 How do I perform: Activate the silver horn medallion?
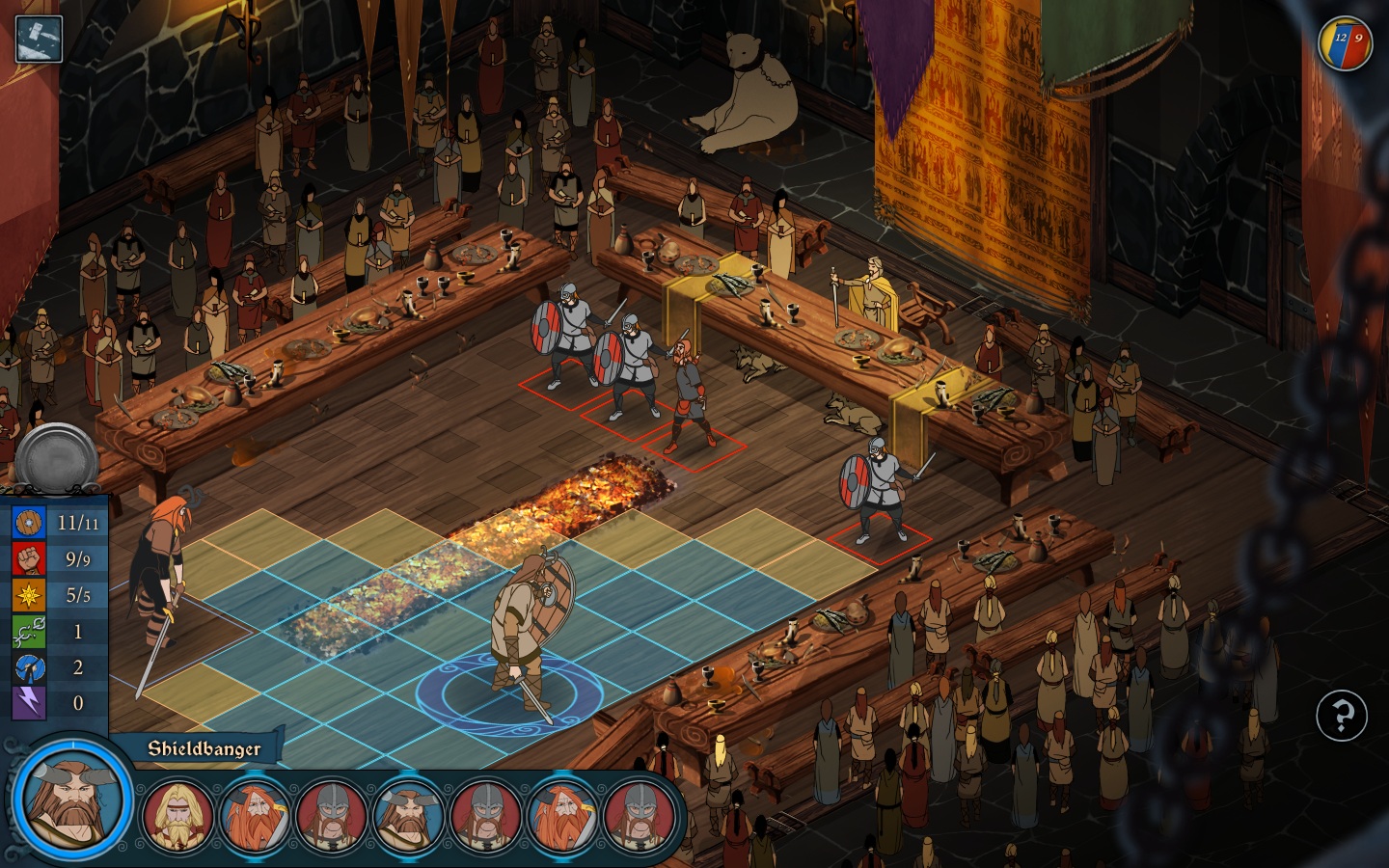pos(58,461)
